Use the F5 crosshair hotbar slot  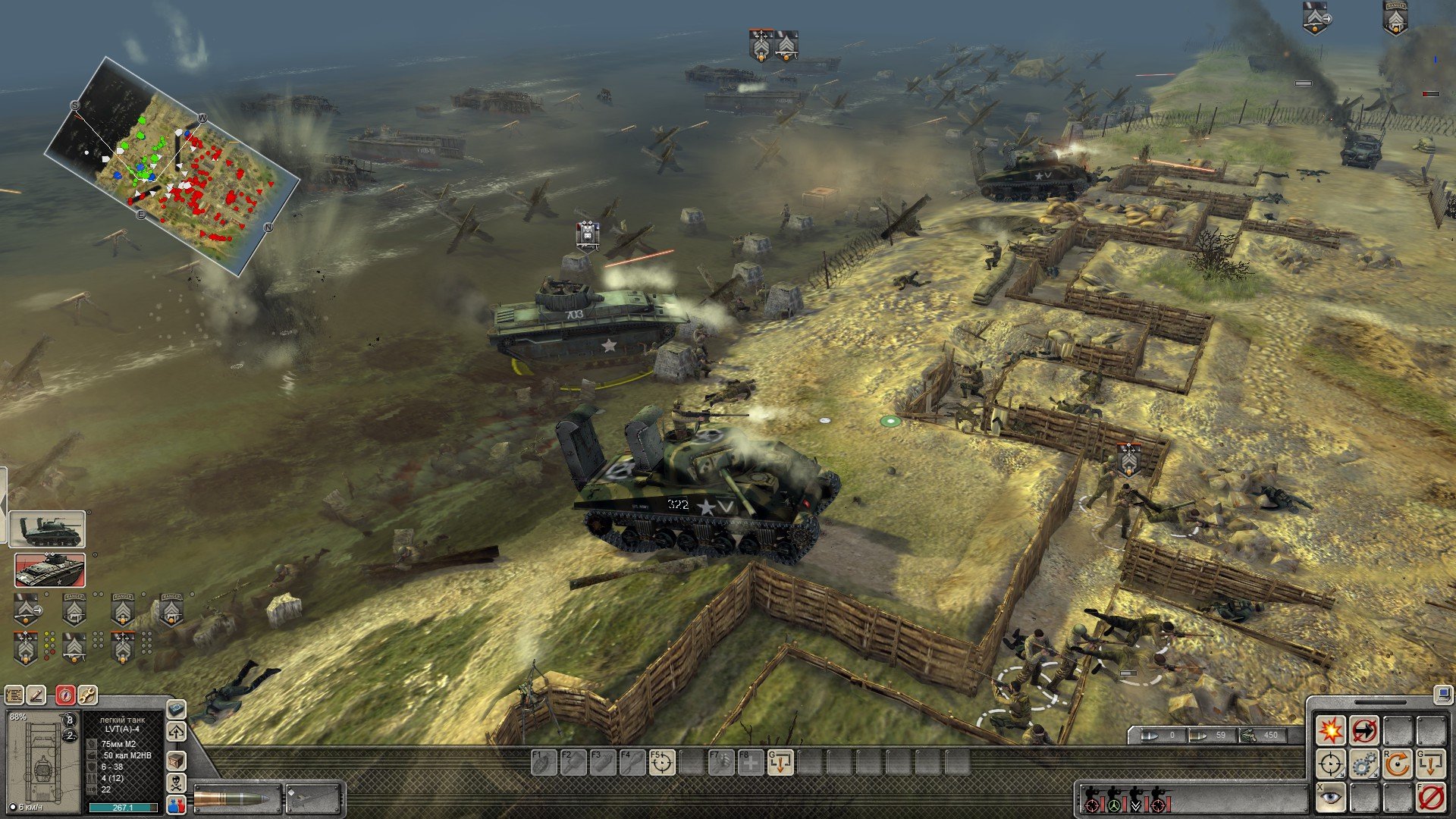(661, 762)
